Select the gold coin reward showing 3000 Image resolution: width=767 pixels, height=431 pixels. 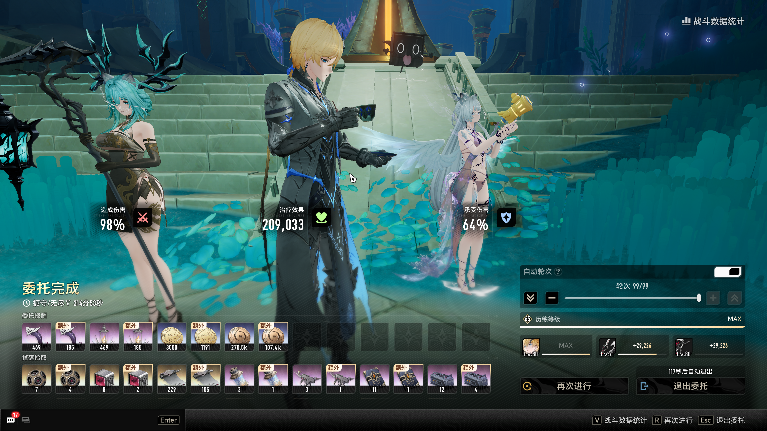(x=172, y=336)
